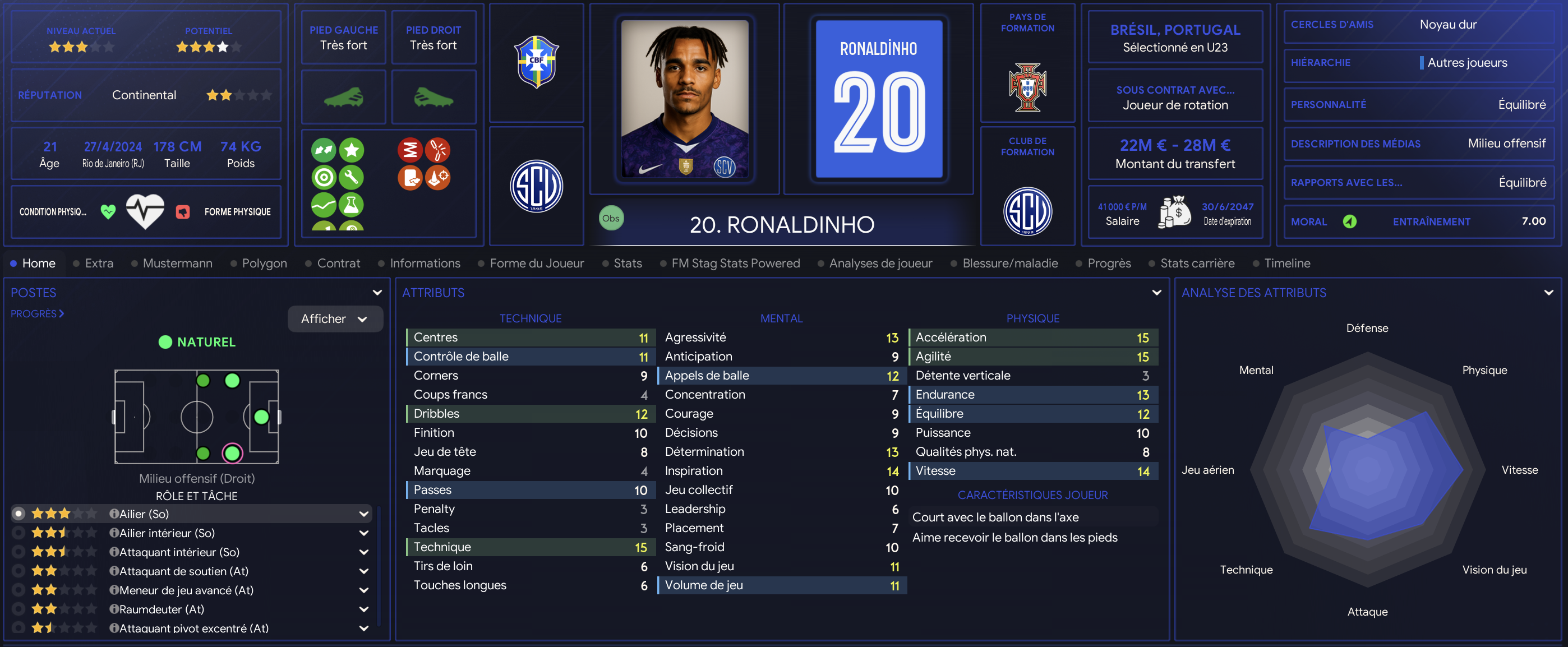Image resolution: width=1568 pixels, height=647 pixels.
Task: Show the Timeline tab
Action: point(1287,263)
